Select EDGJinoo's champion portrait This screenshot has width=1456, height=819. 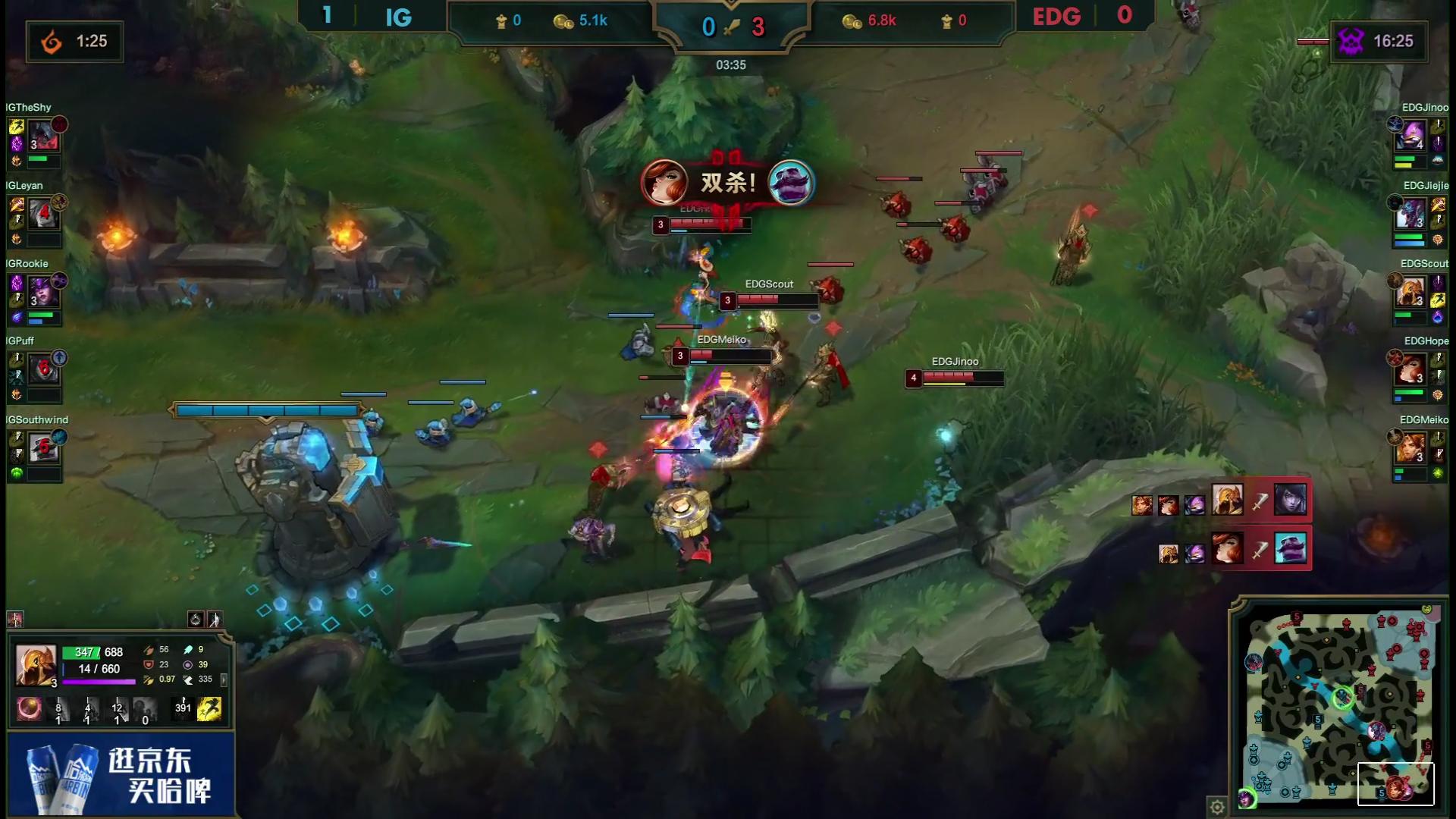(1411, 136)
